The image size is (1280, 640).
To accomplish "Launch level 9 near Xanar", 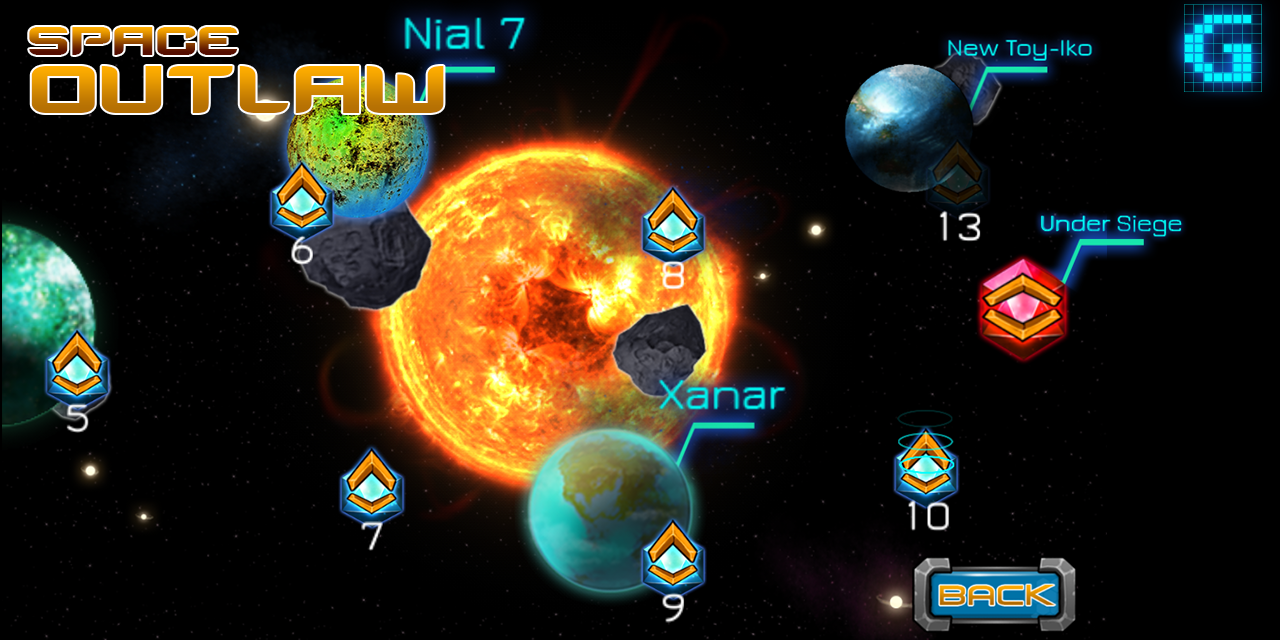I will [673, 556].
